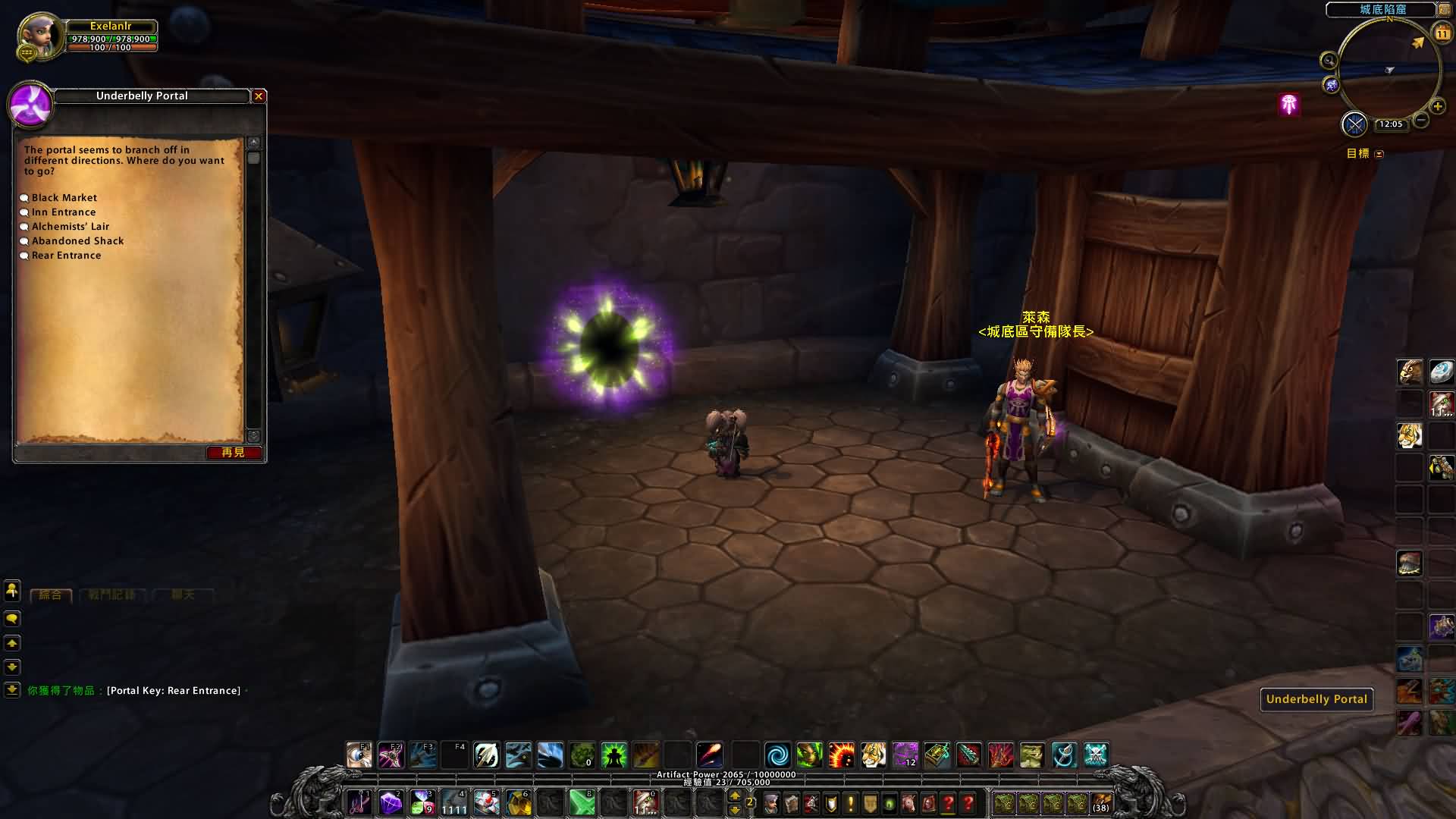The width and height of the screenshot is (1456, 819).
Task: Choose the Black Market destination
Action: tap(64, 198)
